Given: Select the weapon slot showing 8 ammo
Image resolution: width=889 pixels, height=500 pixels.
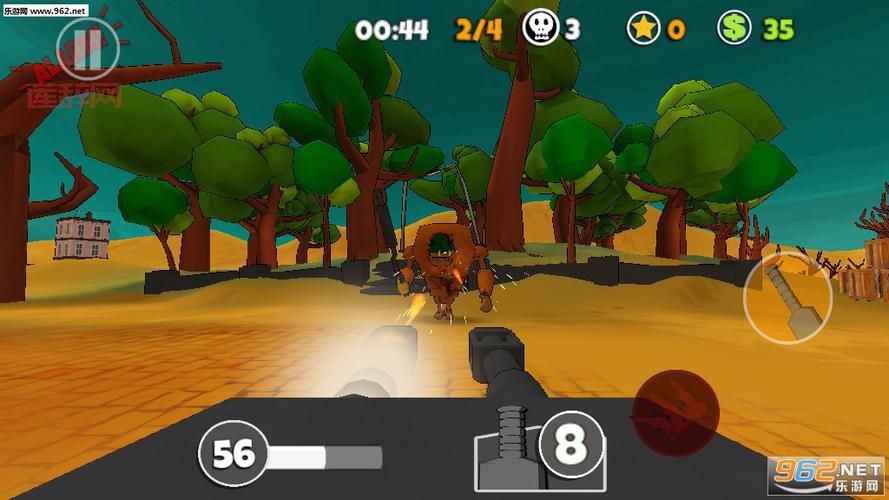Looking at the screenshot, I should pos(571,445).
